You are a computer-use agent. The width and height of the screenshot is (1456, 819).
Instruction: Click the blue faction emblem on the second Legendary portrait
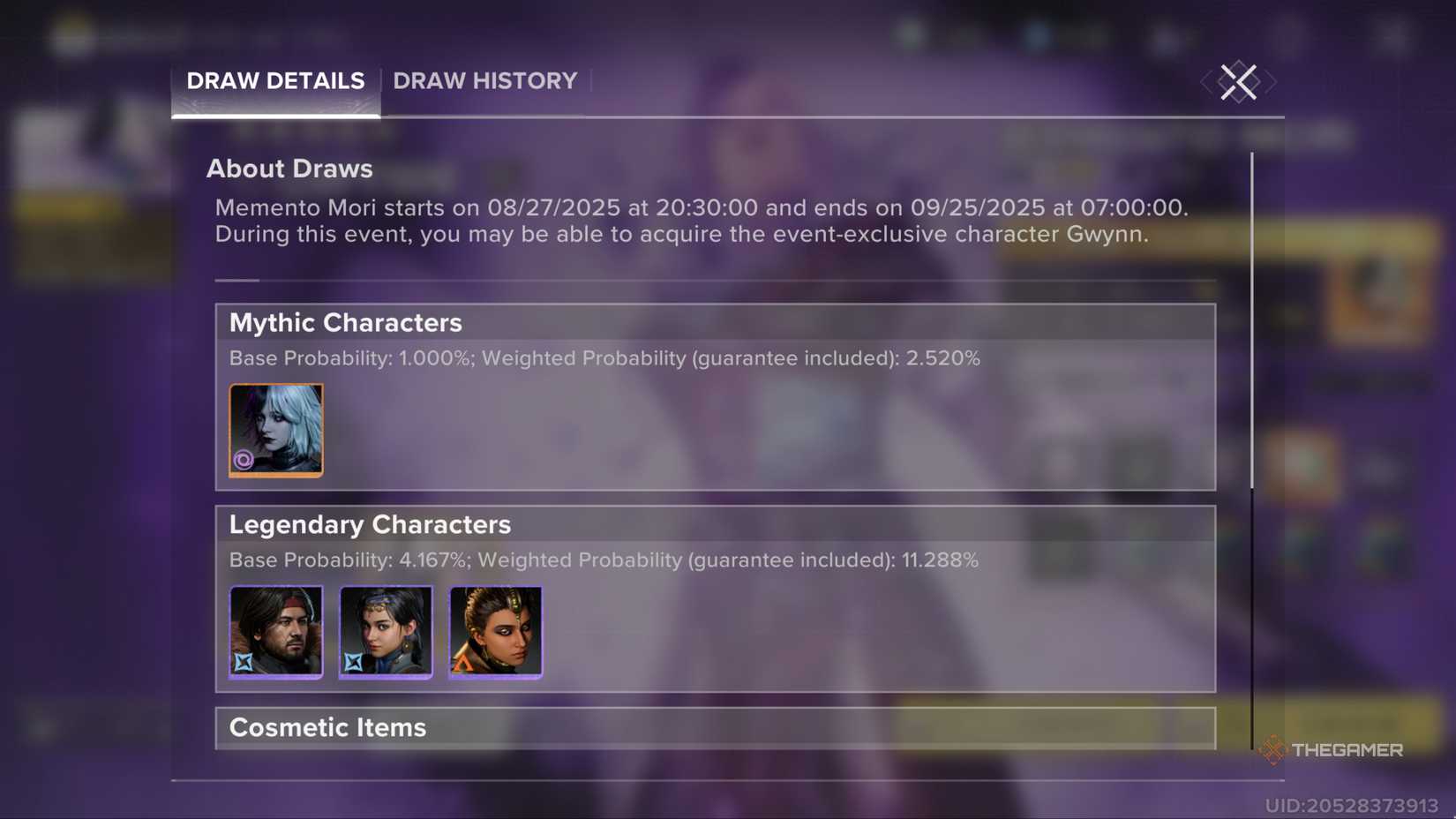(x=355, y=662)
